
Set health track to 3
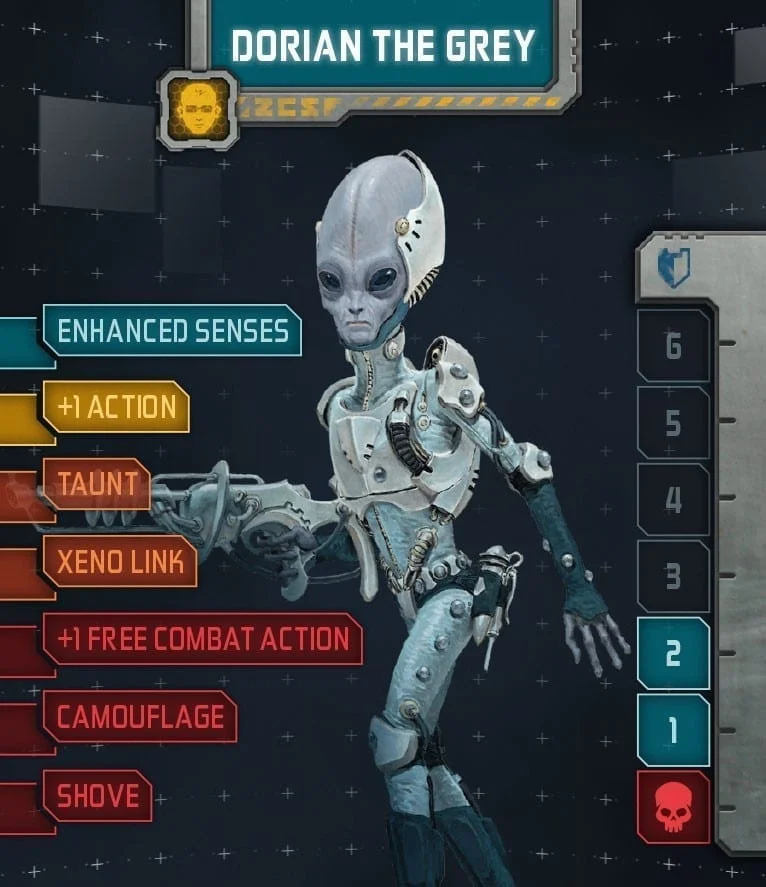(x=673, y=576)
